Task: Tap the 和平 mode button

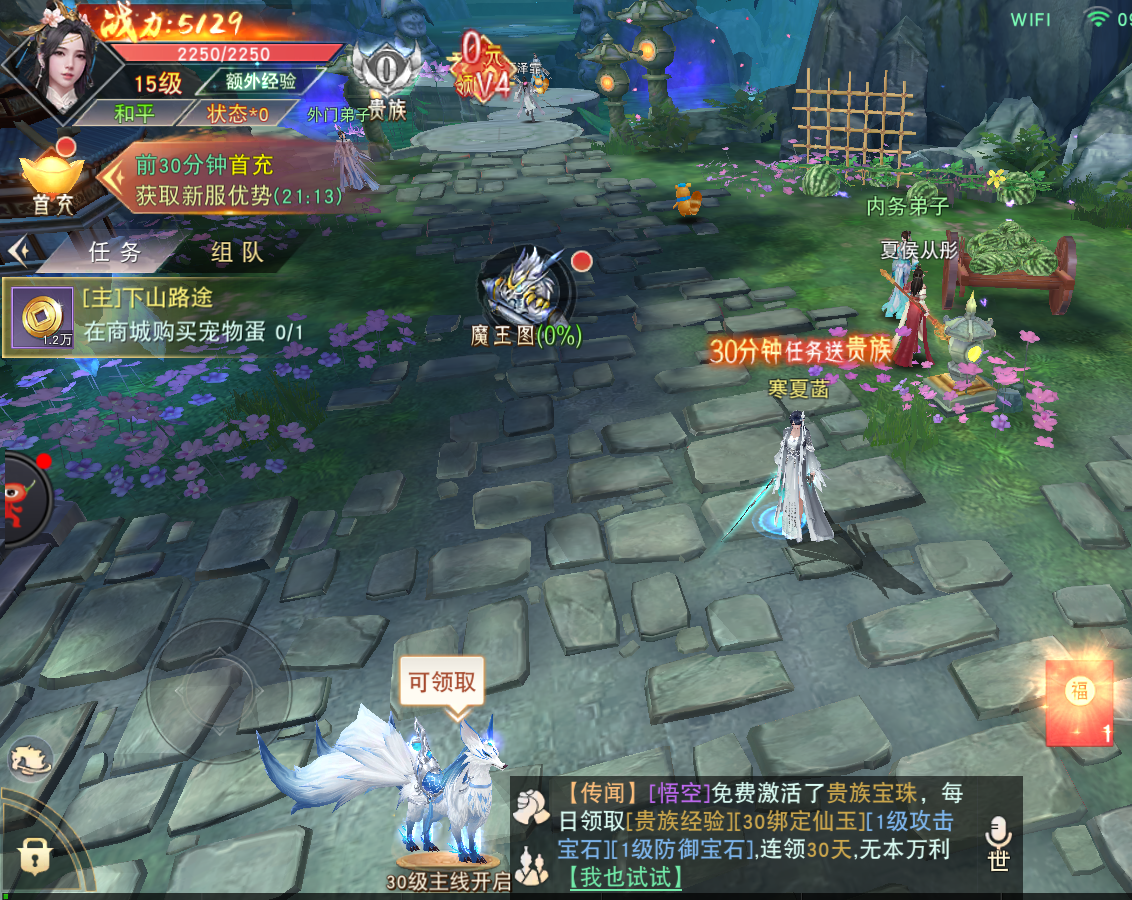Action: click(x=134, y=113)
